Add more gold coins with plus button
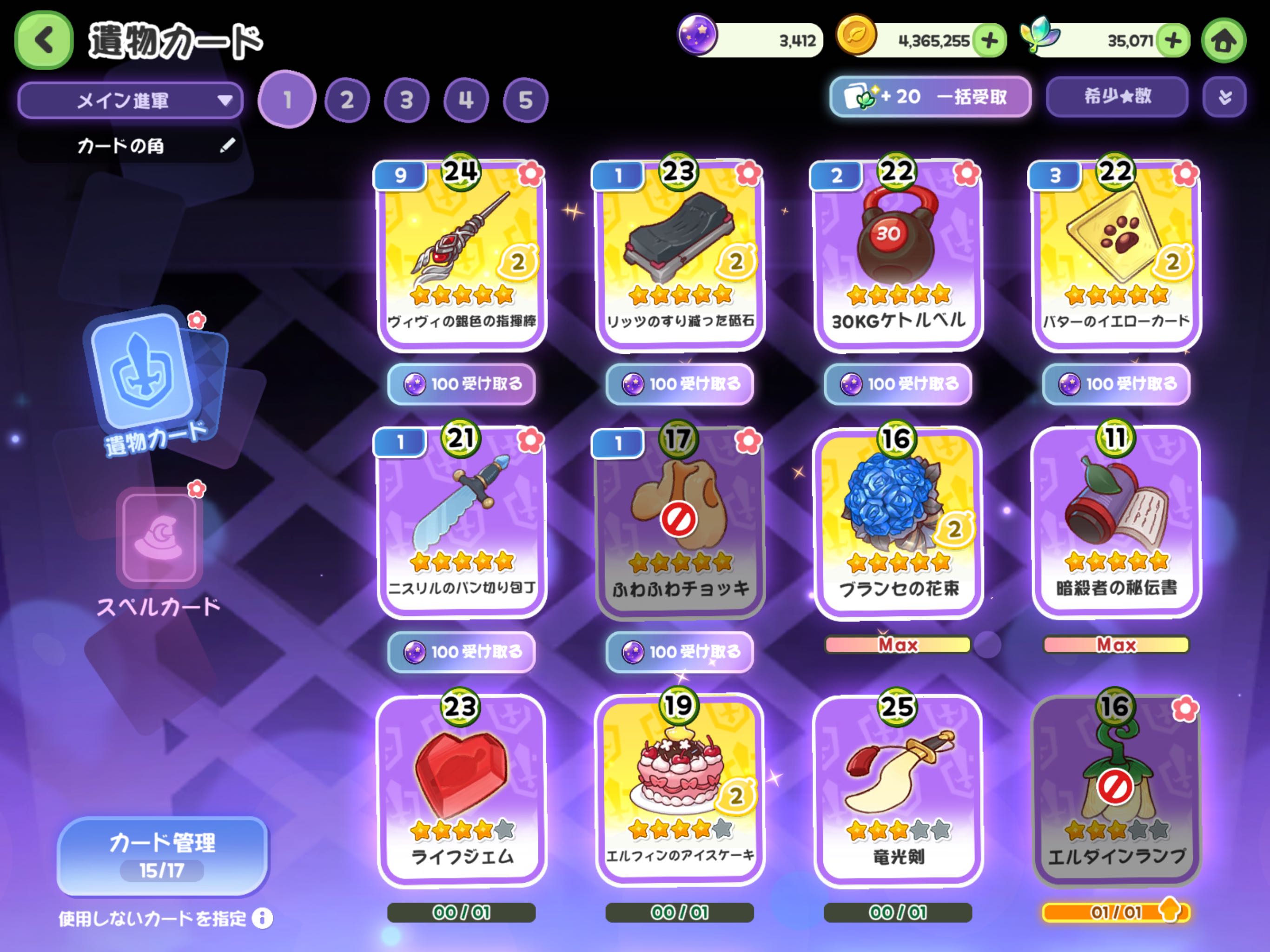This screenshot has width=1270, height=952. click(x=989, y=41)
